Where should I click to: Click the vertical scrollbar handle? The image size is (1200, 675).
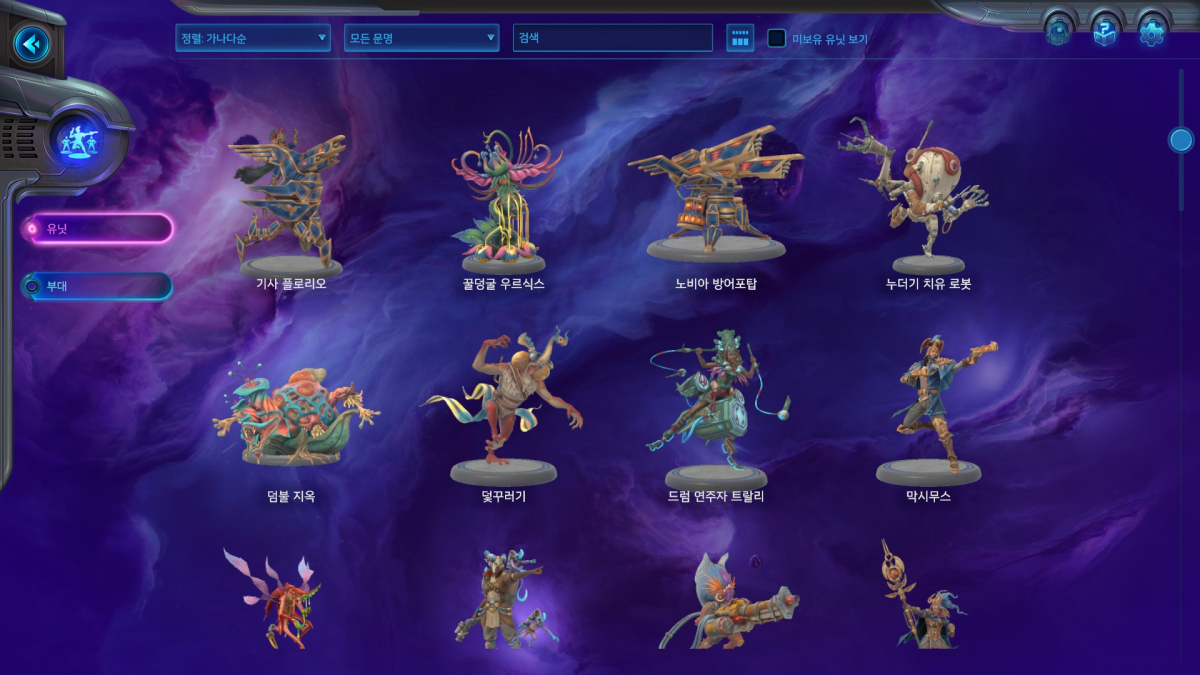[x=1181, y=140]
